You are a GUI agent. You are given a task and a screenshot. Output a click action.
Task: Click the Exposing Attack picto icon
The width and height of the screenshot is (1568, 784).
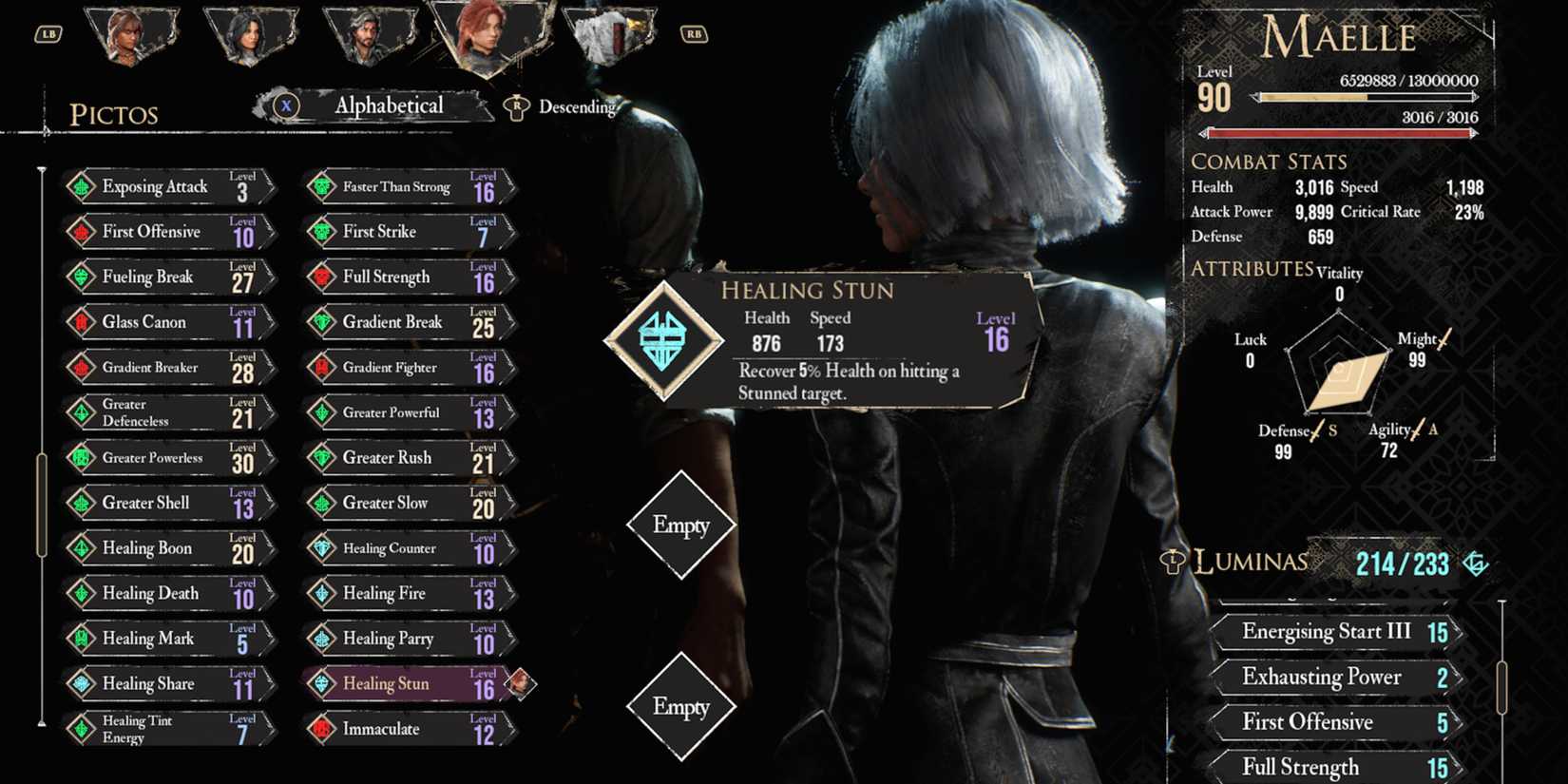click(83, 186)
